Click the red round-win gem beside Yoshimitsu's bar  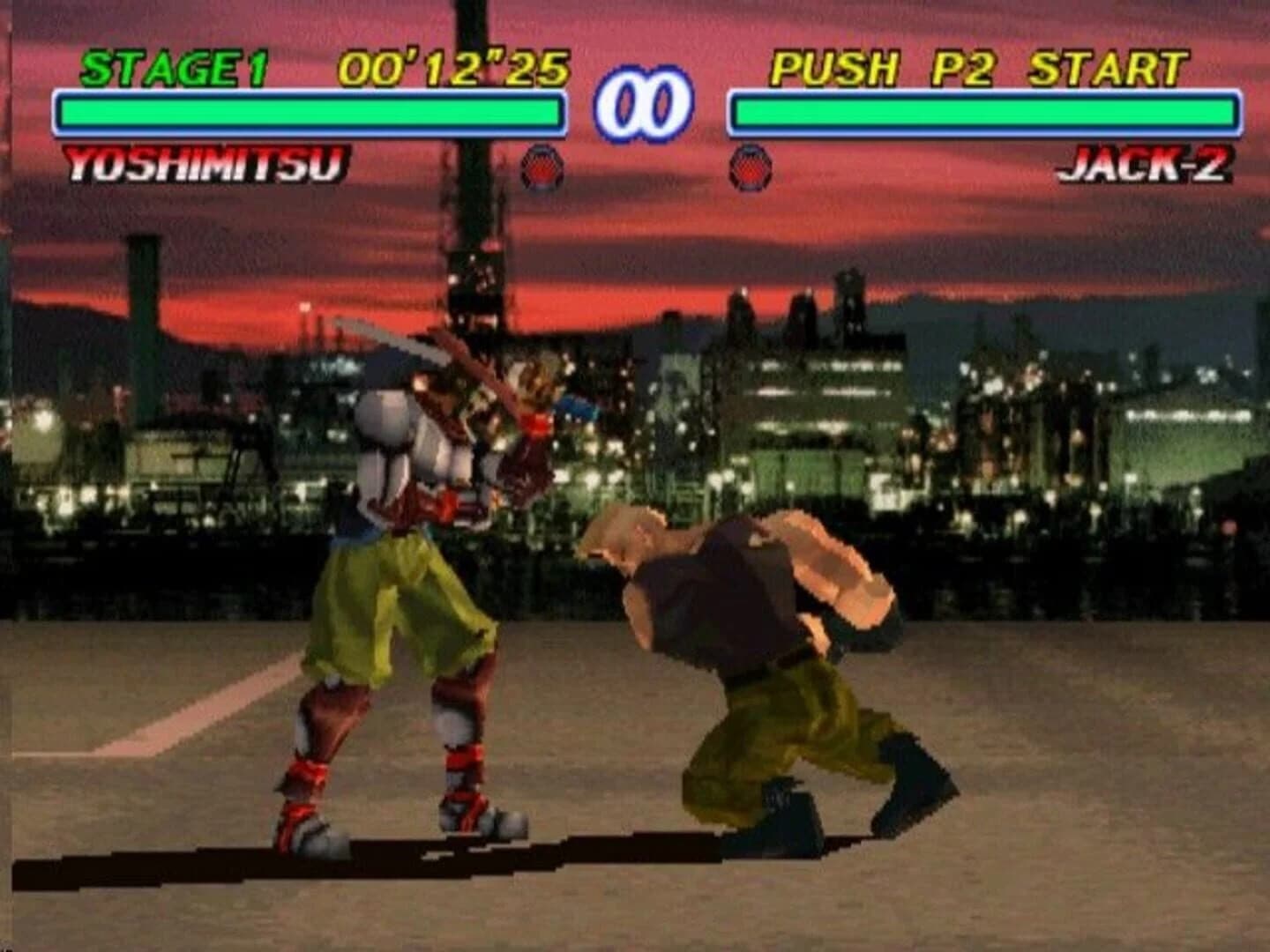[x=541, y=167]
